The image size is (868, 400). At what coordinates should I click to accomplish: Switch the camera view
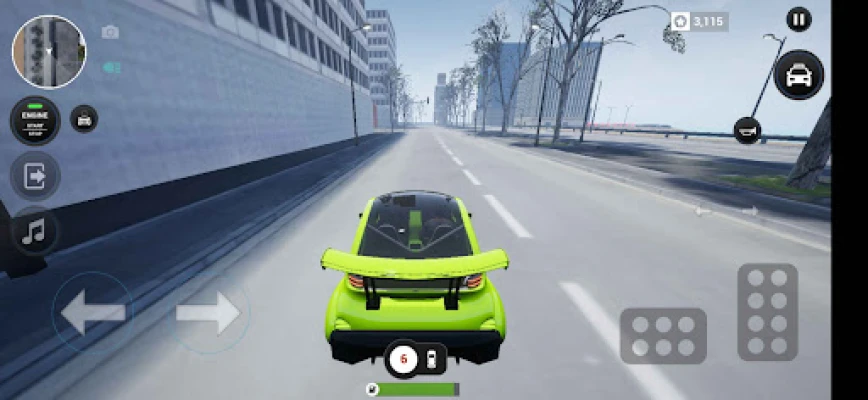[110, 32]
